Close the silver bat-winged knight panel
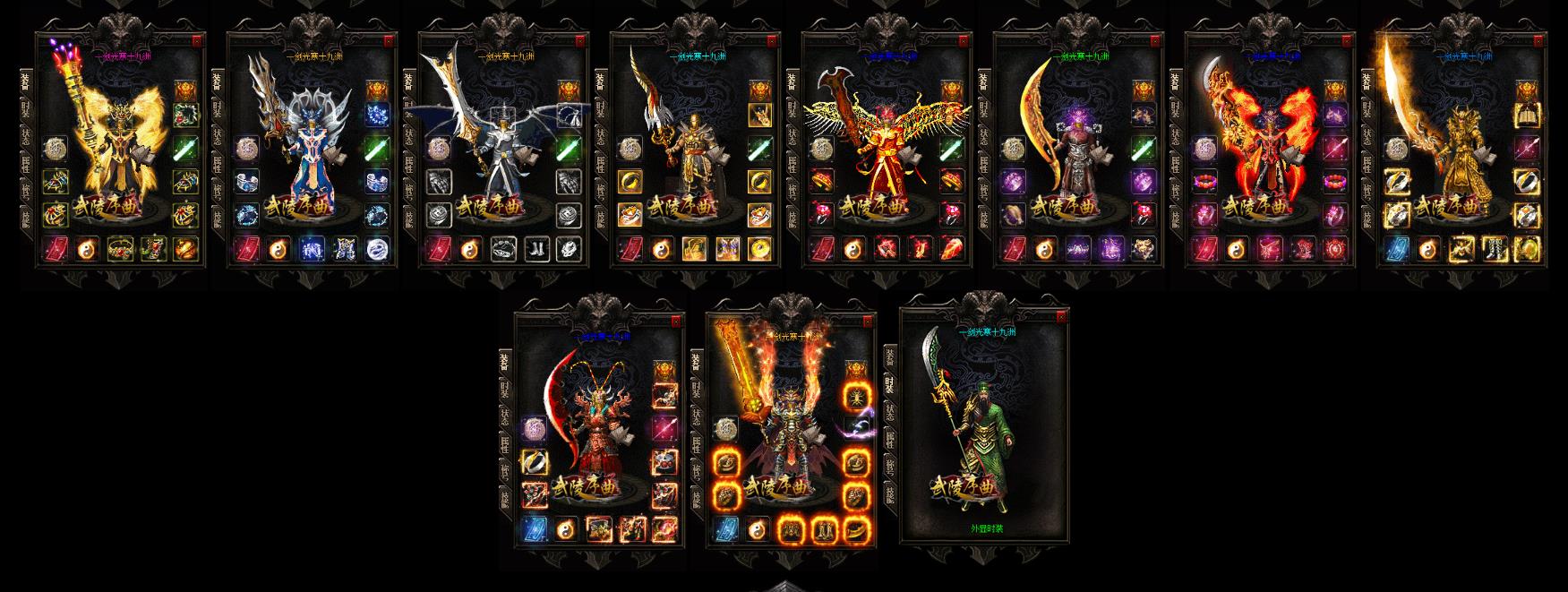This screenshot has height=592, width=1568. point(580,40)
